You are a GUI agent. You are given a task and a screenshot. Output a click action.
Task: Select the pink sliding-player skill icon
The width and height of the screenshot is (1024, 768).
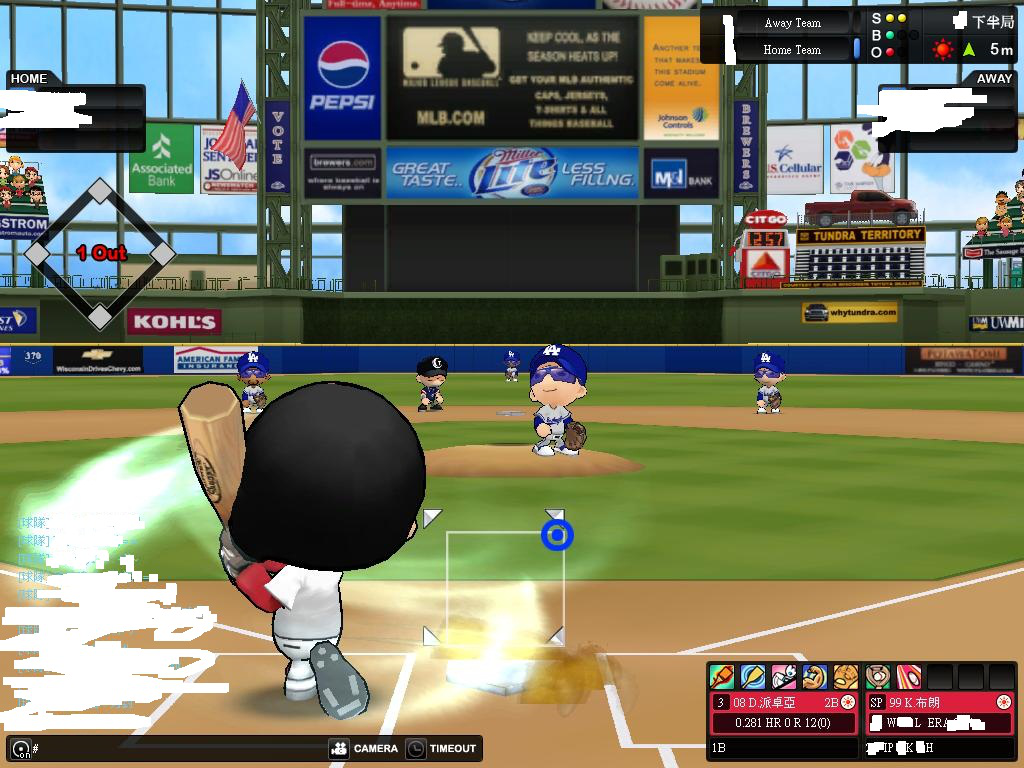783,676
